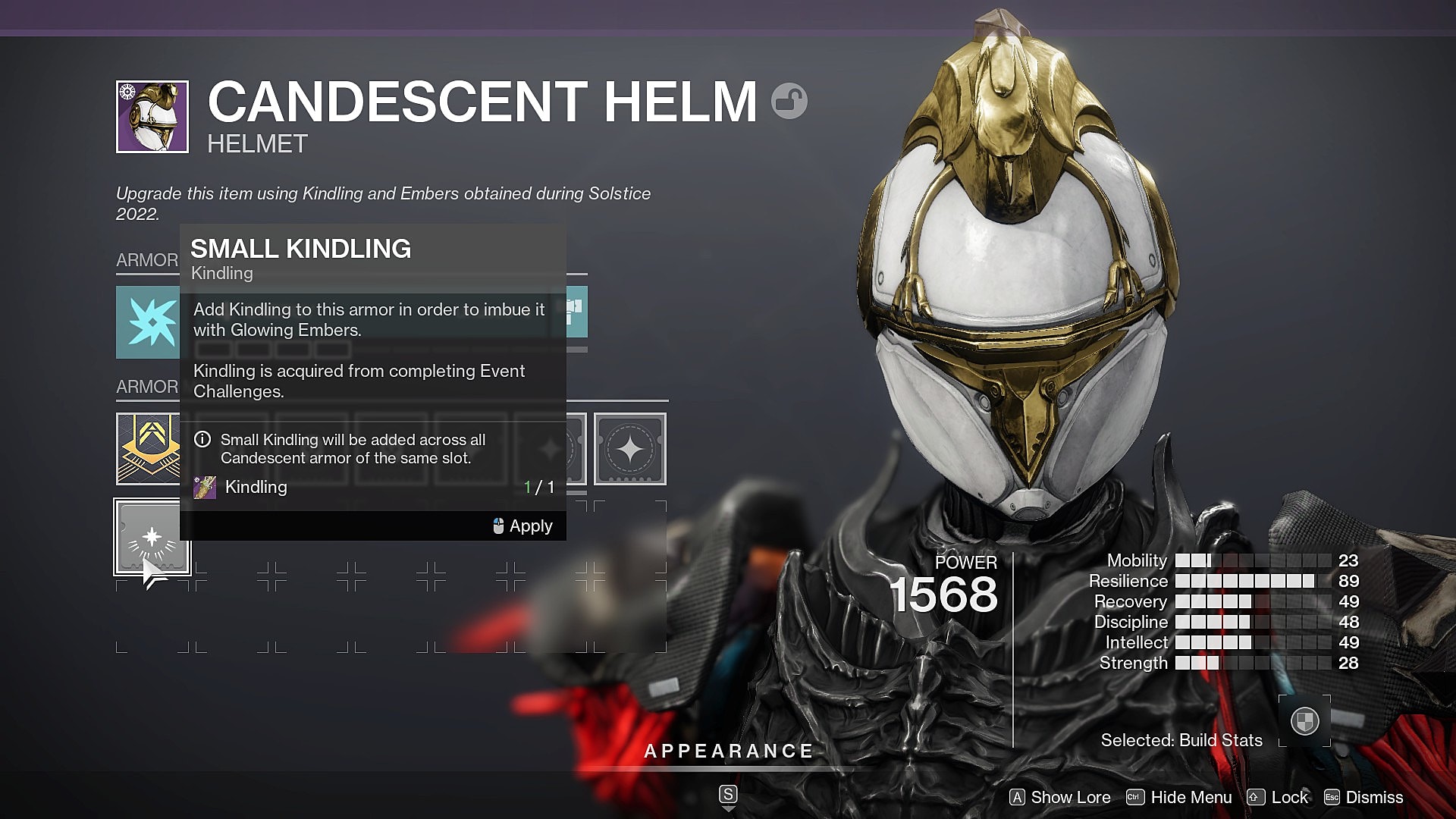Apply the Small Kindling
This screenshot has width=1456, height=819.
522,526
